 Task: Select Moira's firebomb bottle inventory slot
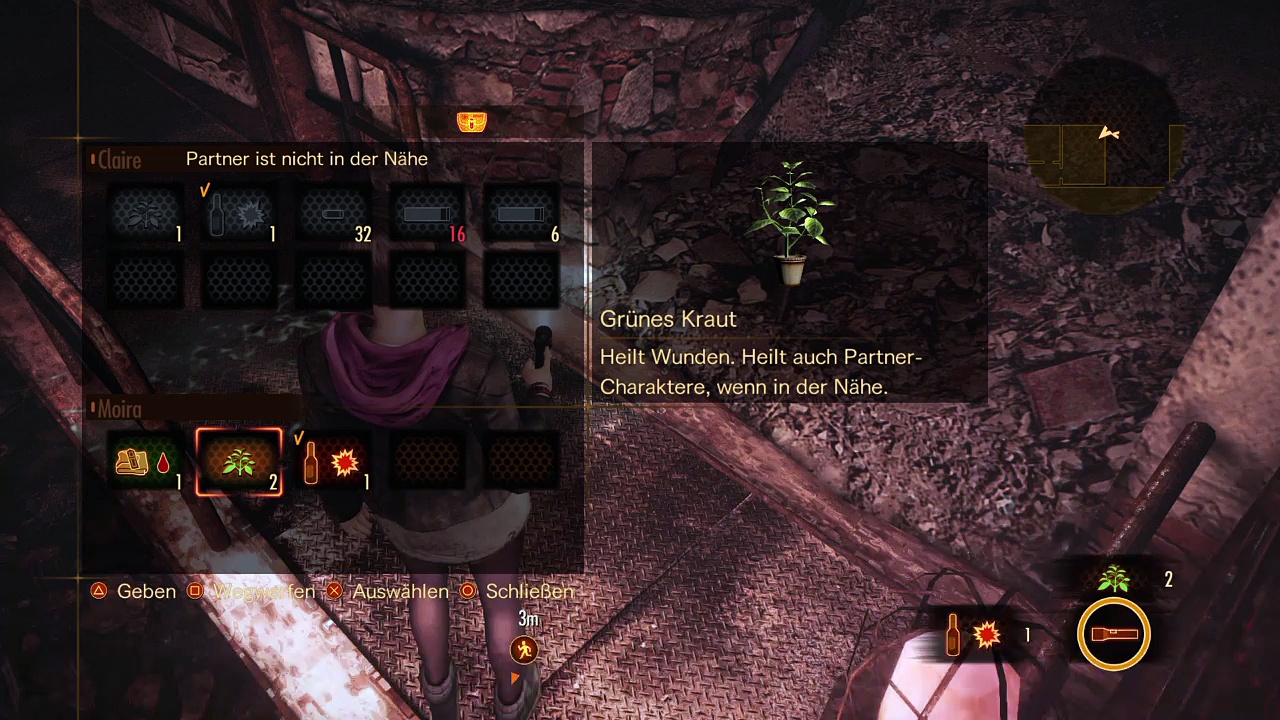coord(333,462)
